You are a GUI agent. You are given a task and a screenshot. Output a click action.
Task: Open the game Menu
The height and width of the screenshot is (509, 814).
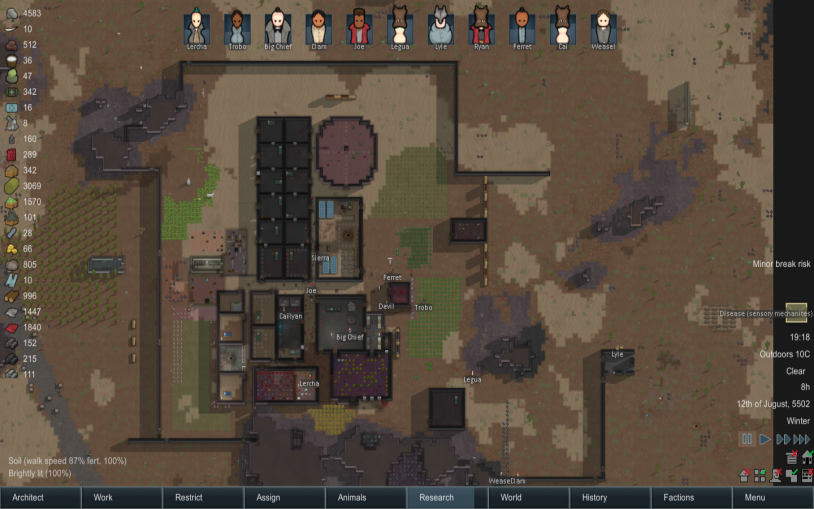pyautogui.click(x=772, y=497)
